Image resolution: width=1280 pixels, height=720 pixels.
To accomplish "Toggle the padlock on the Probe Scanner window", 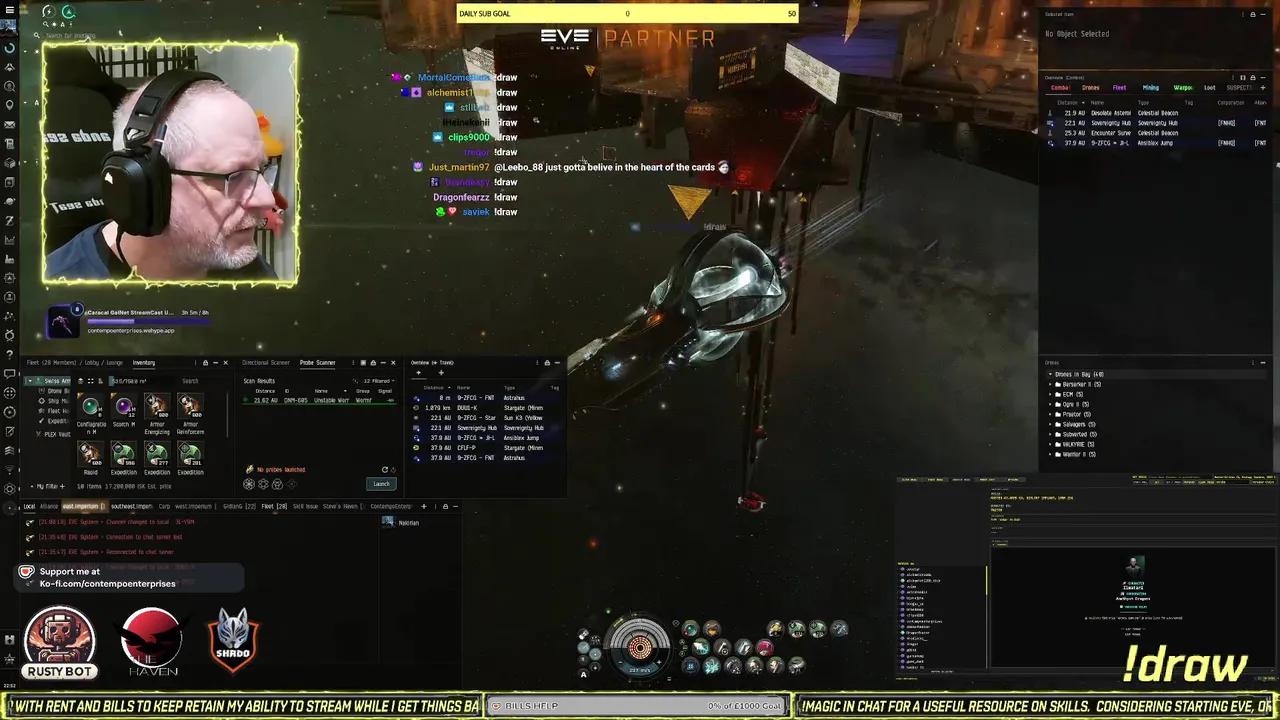I will [373, 362].
